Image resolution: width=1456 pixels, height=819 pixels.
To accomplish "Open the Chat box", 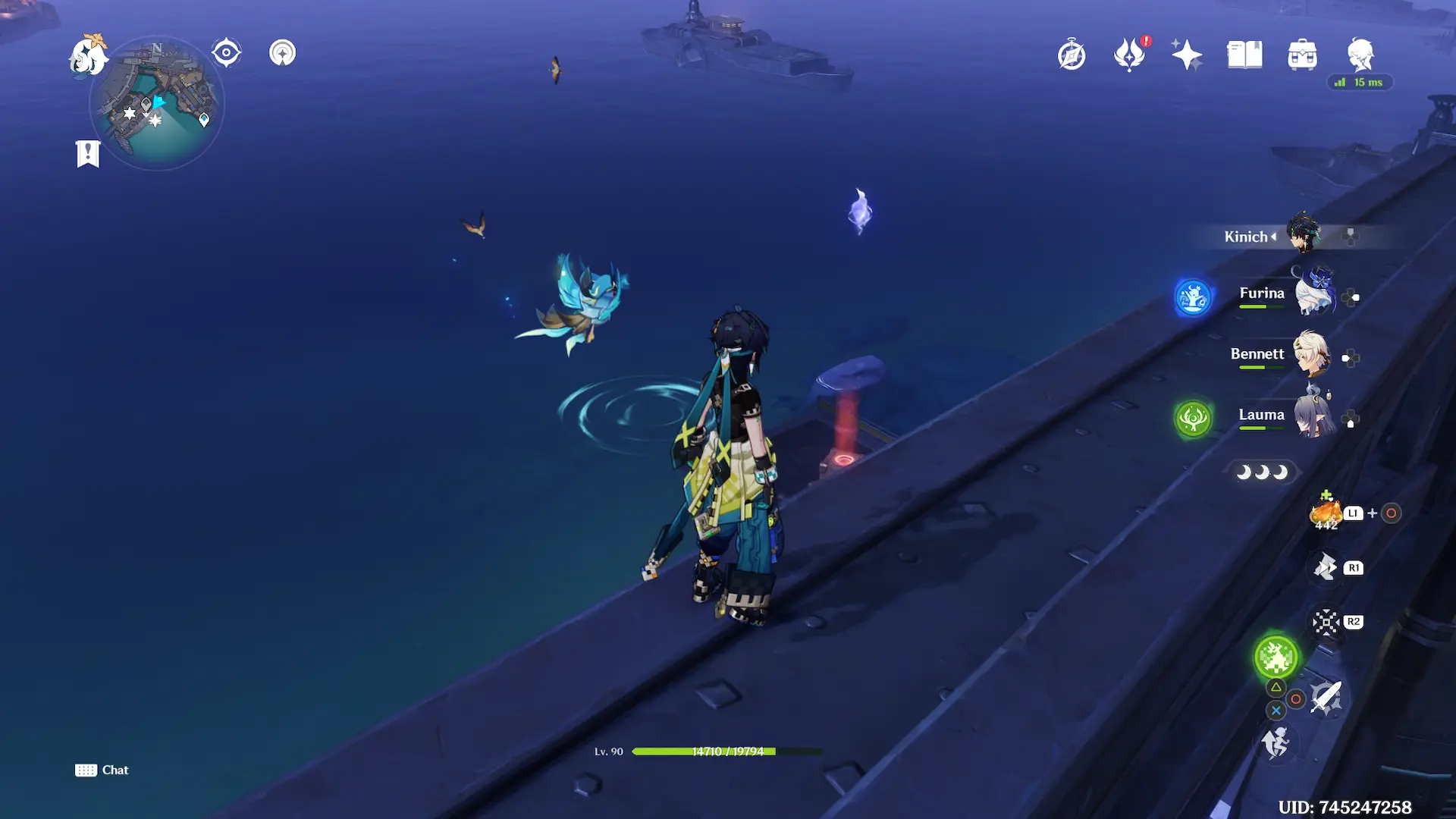I will pyautogui.click(x=102, y=770).
